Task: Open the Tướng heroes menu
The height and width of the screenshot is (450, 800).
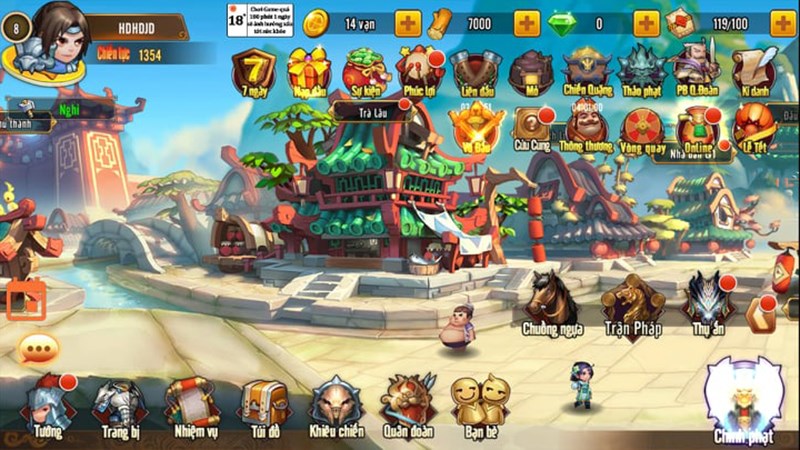Action: click(47, 403)
